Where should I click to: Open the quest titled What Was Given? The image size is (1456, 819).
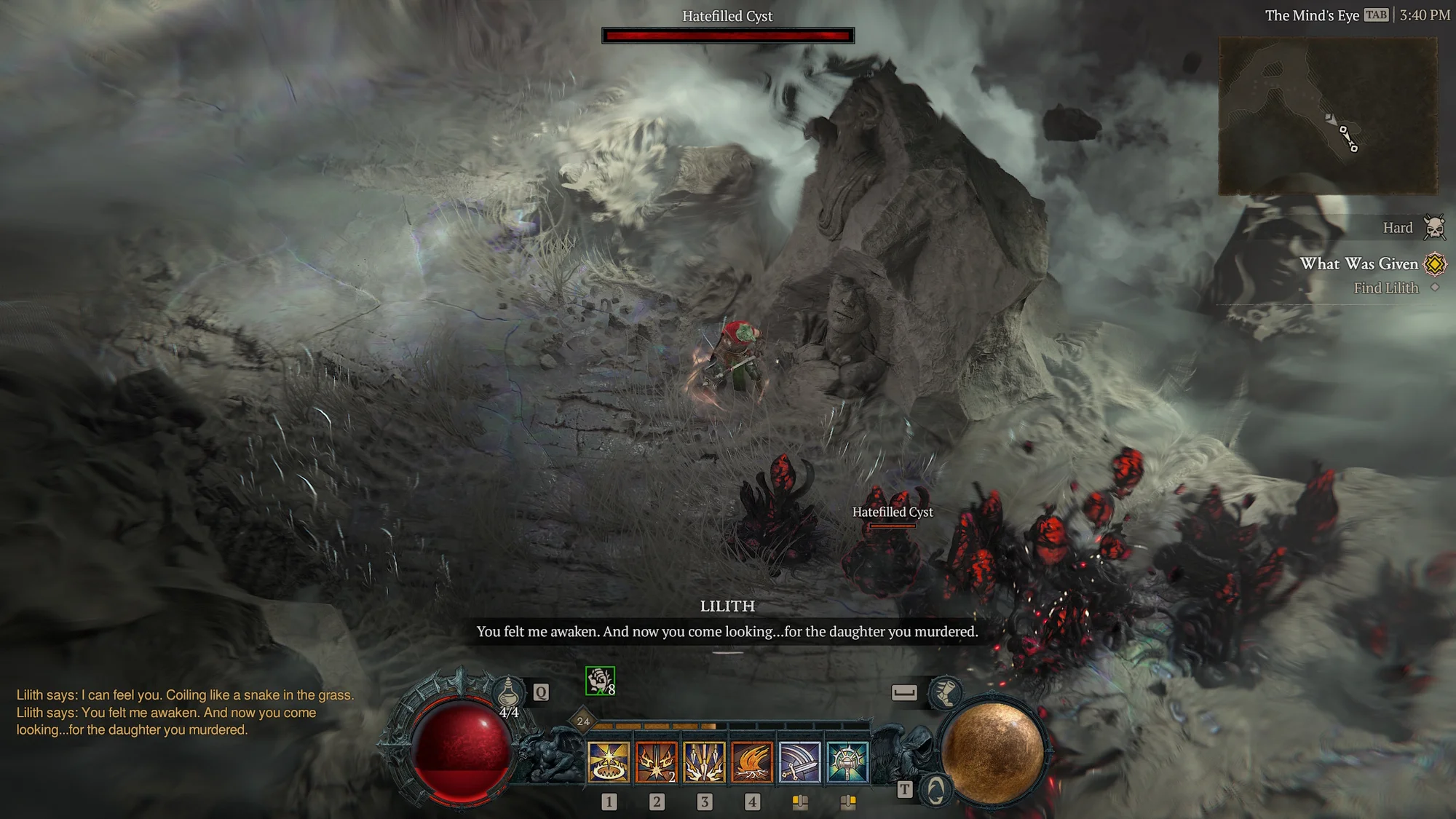[x=1360, y=264]
